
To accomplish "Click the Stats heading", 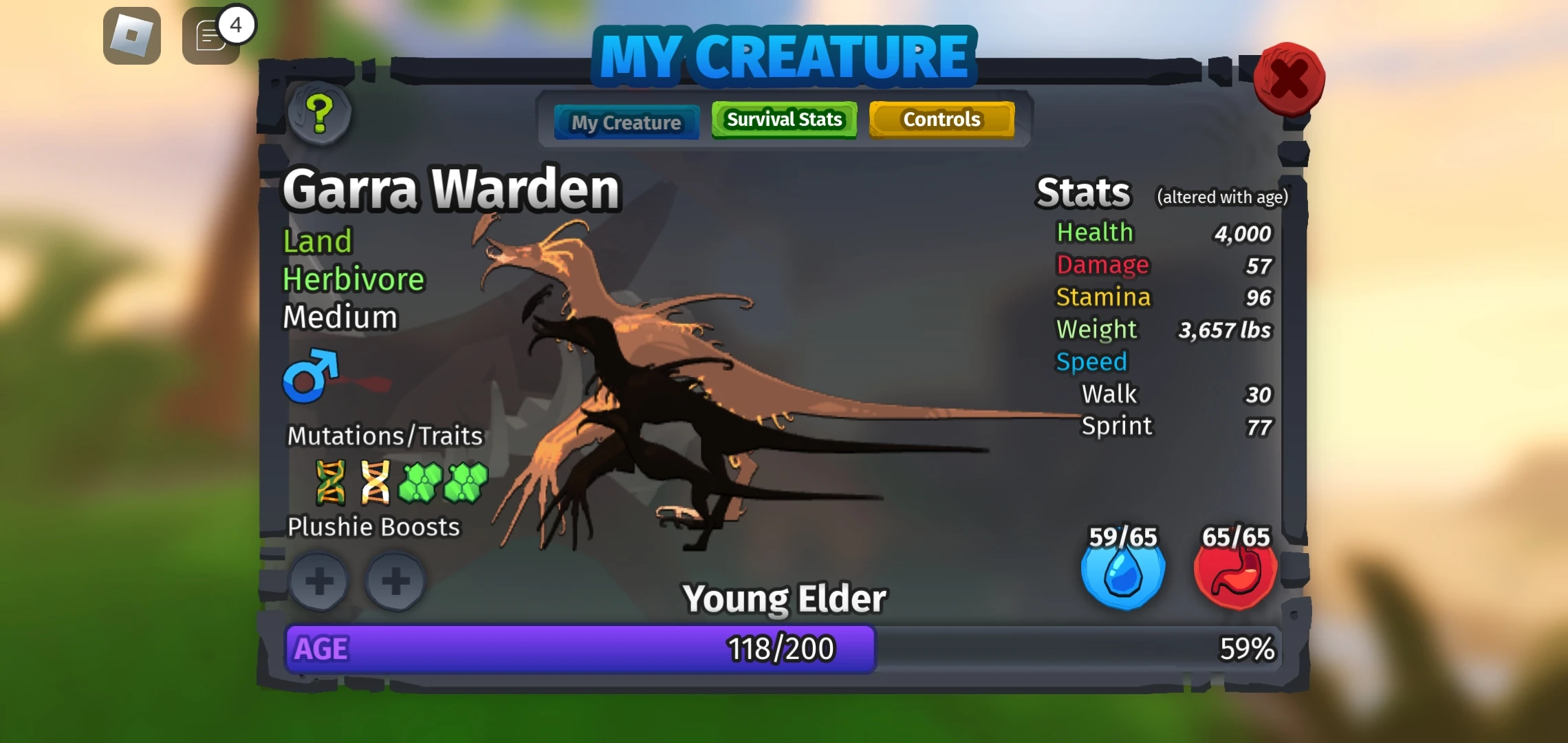I will click(x=1083, y=191).
